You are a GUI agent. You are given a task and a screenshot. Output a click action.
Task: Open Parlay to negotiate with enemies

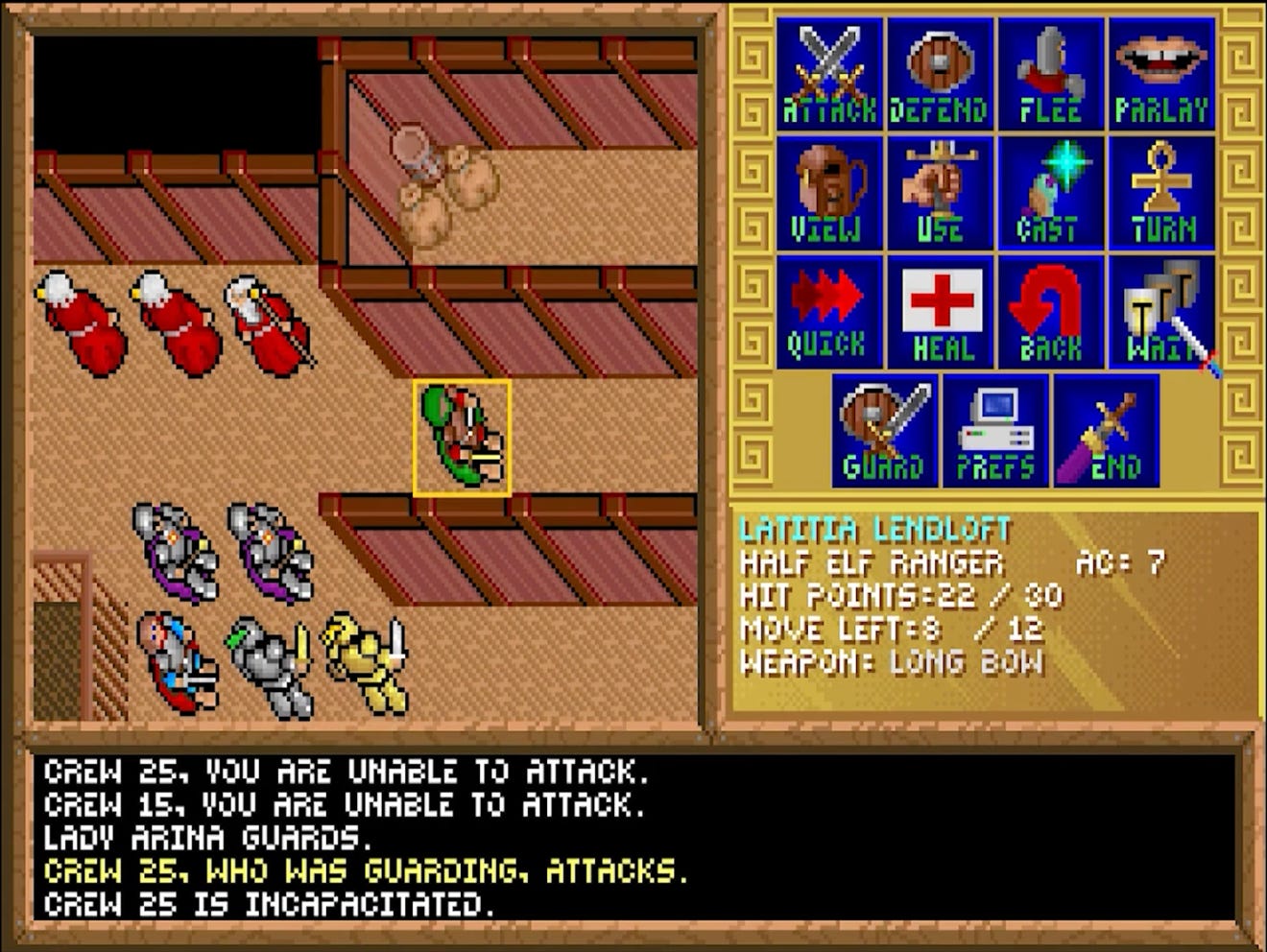pyautogui.click(x=1159, y=69)
